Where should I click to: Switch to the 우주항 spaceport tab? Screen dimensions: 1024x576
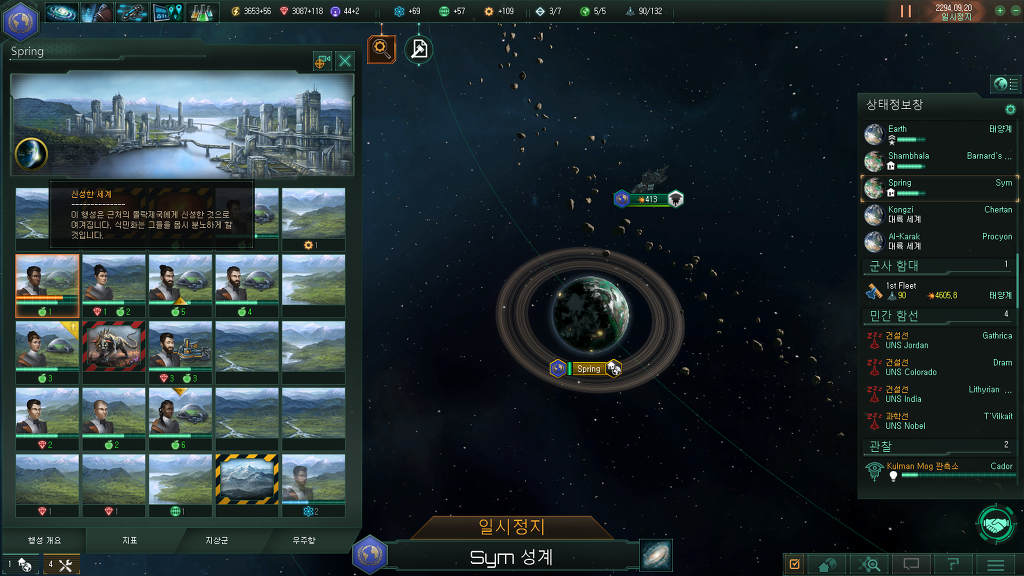point(303,540)
